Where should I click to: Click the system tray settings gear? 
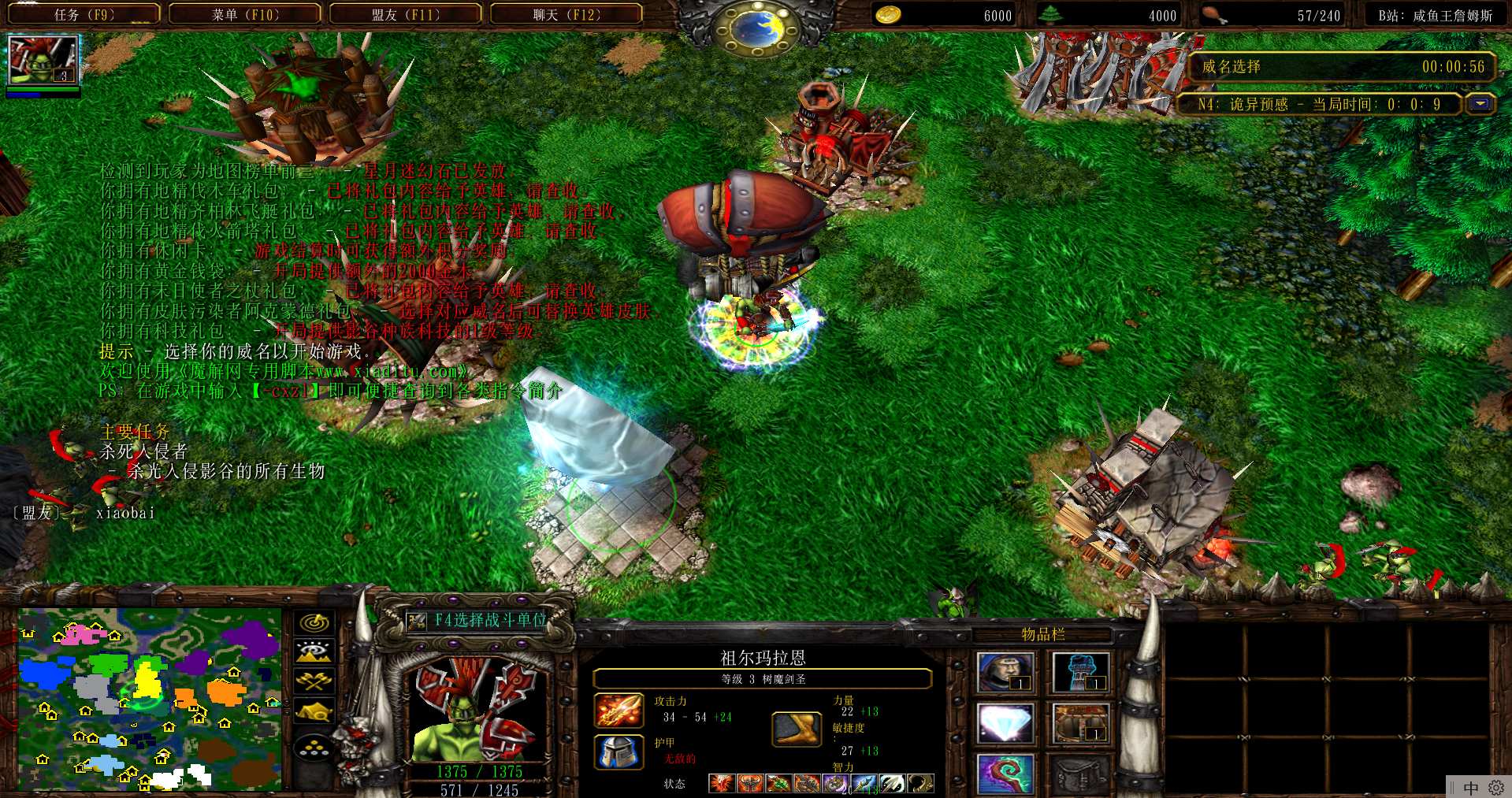coord(1496,788)
